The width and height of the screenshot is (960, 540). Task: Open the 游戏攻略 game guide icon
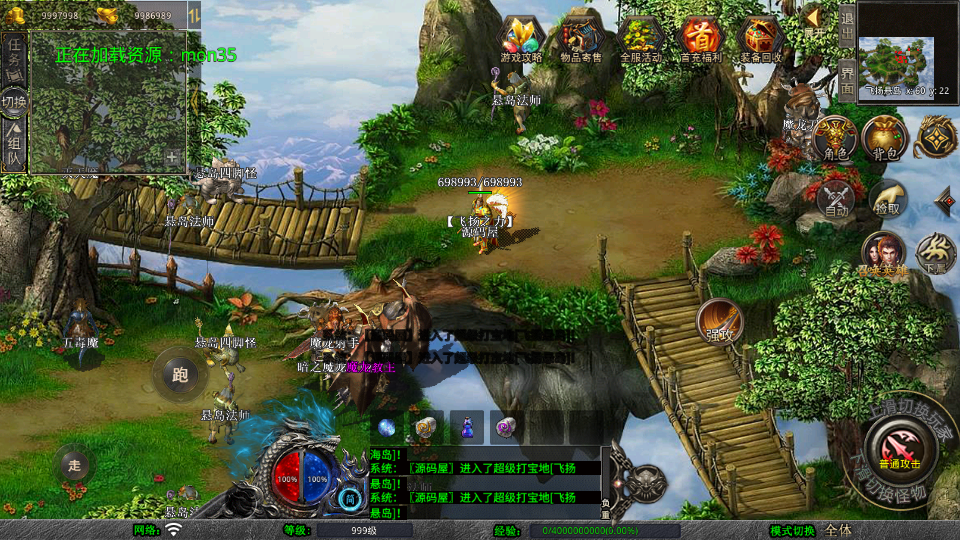521,39
